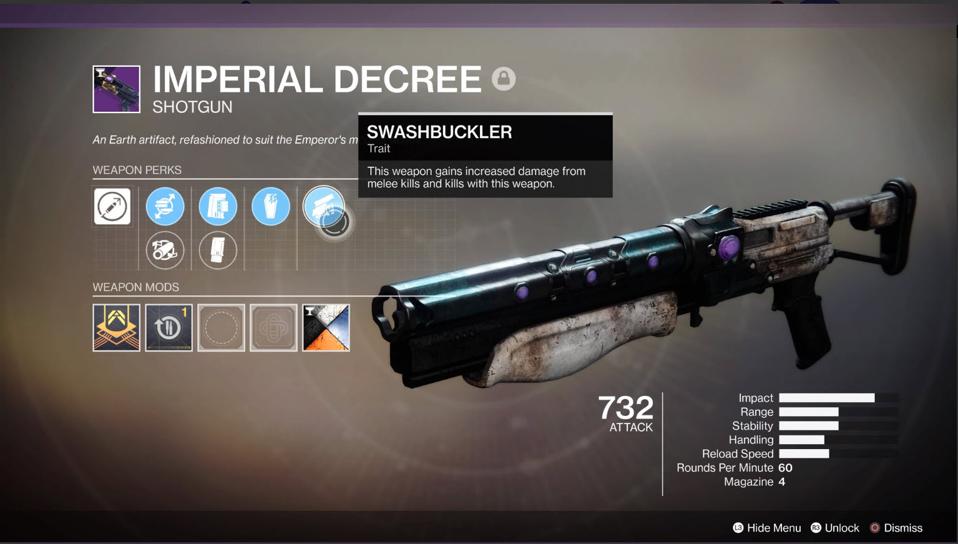Switch to the unselected magazine perk
Viewport: 958px width, 544px height.
coord(218,250)
